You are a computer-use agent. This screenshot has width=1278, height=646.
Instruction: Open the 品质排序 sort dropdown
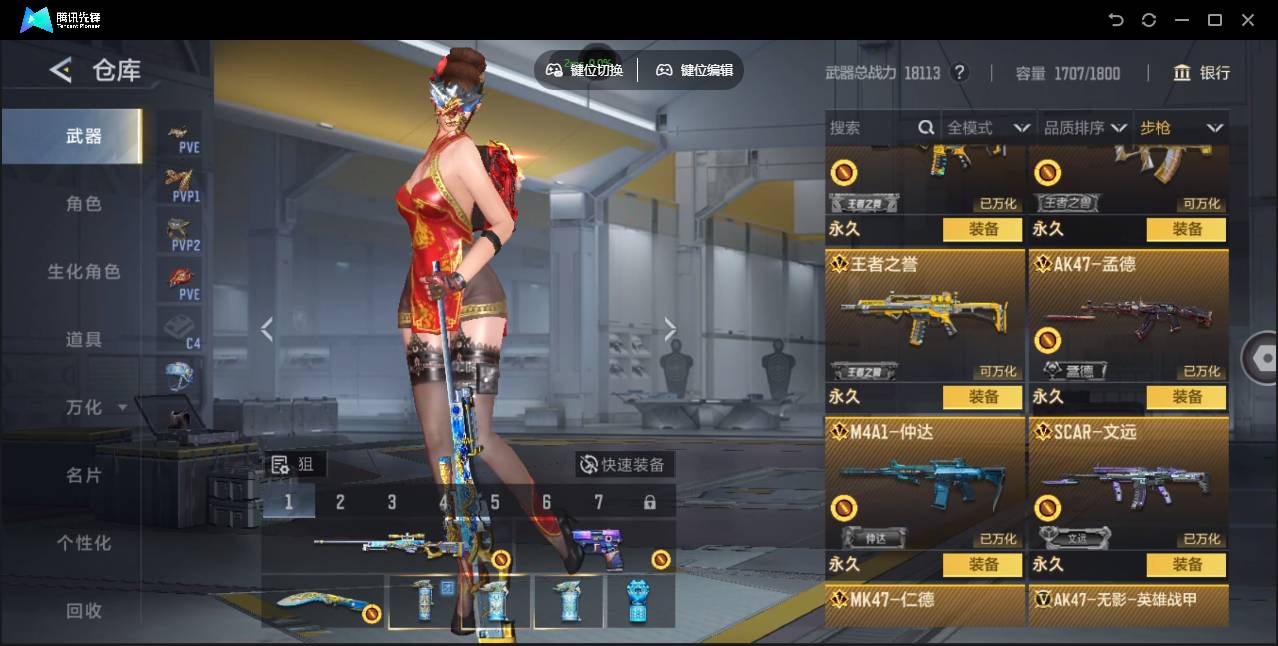1085,128
